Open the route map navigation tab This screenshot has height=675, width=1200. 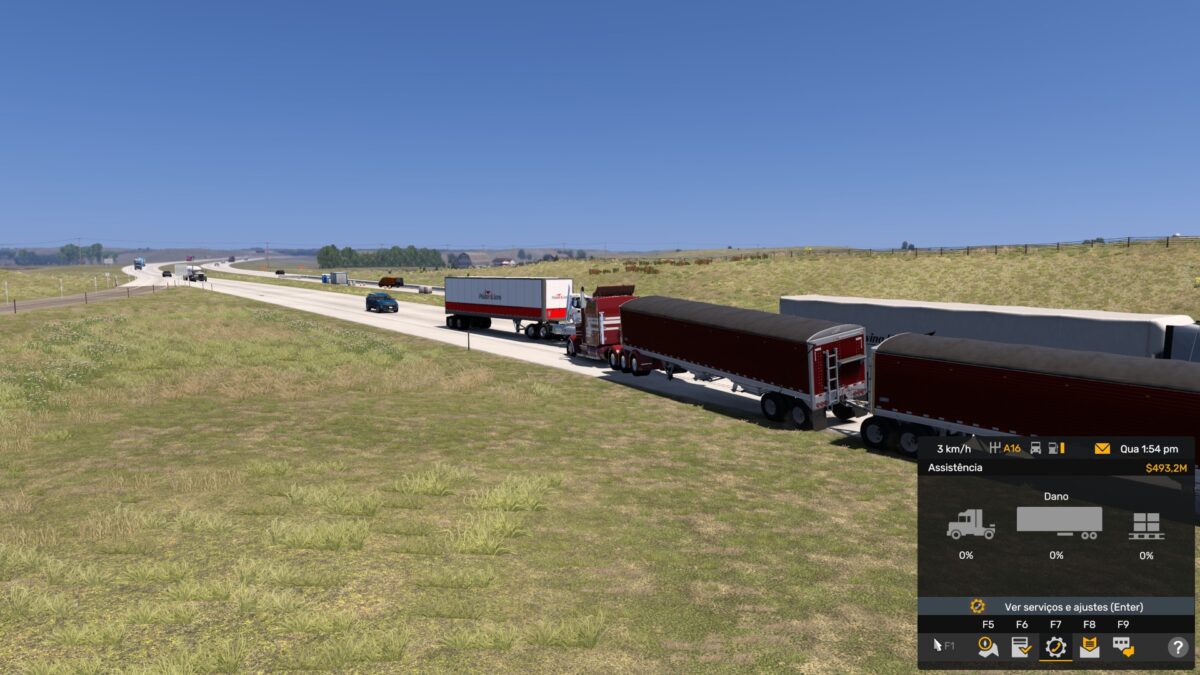988,647
